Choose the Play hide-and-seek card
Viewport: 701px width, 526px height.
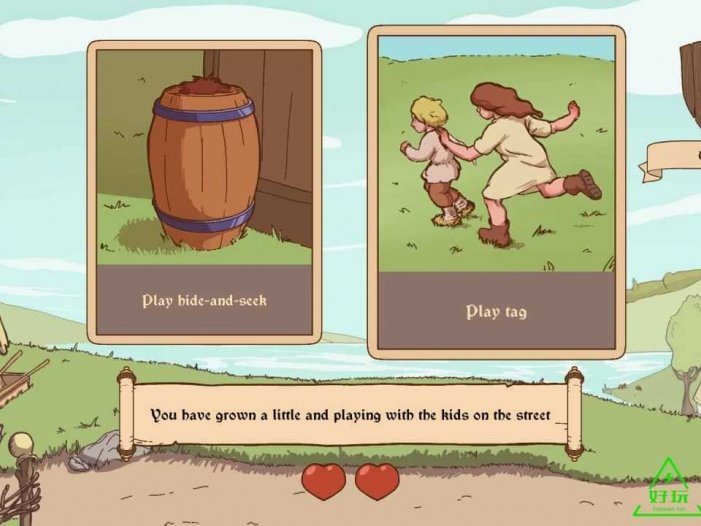coord(204,192)
